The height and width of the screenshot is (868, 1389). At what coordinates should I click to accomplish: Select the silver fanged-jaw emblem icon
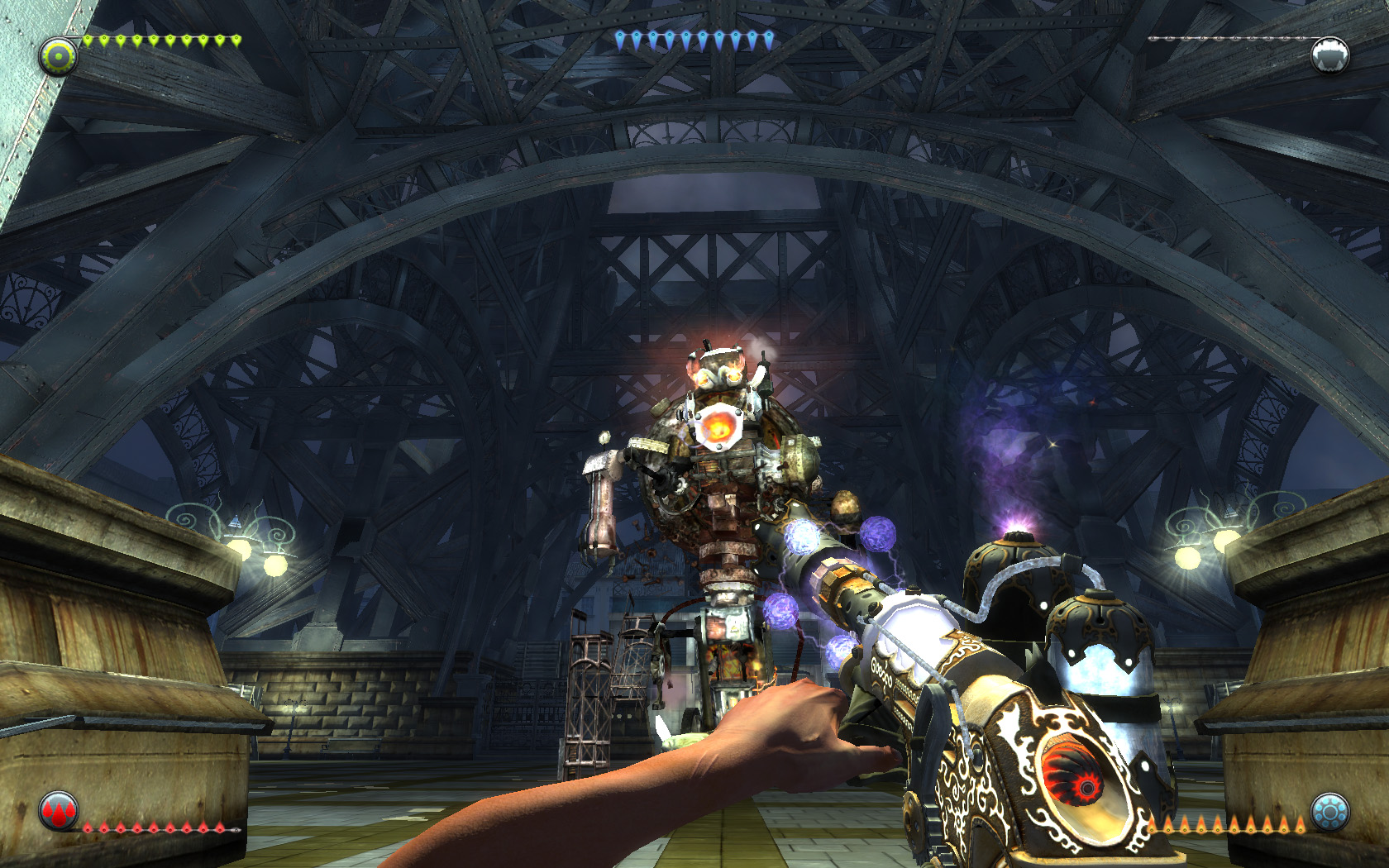pos(1329,55)
